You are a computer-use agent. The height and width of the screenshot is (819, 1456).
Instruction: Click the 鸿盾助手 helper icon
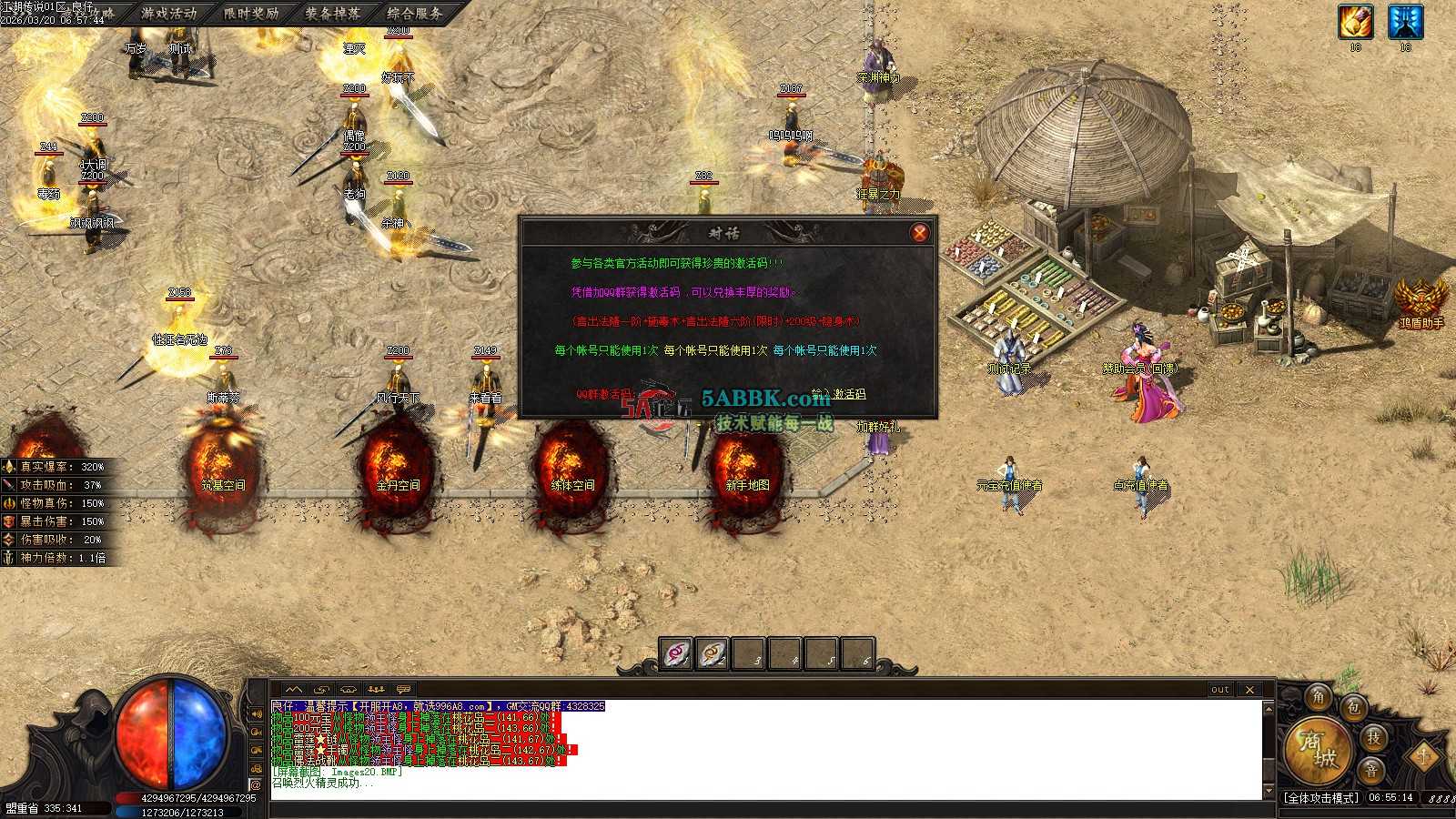click(x=1421, y=302)
